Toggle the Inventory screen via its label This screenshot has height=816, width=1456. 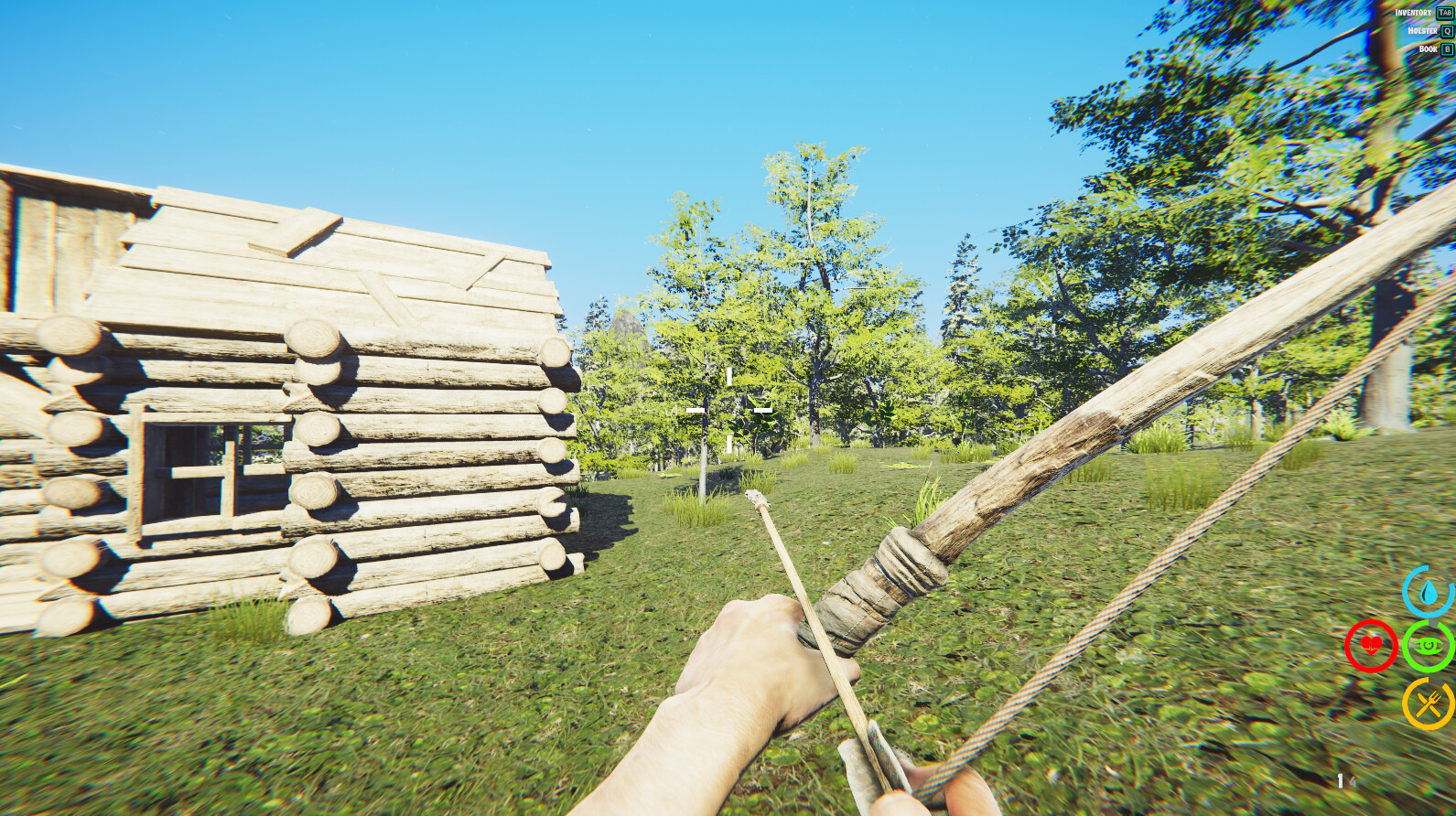[x=1413, y=13]
